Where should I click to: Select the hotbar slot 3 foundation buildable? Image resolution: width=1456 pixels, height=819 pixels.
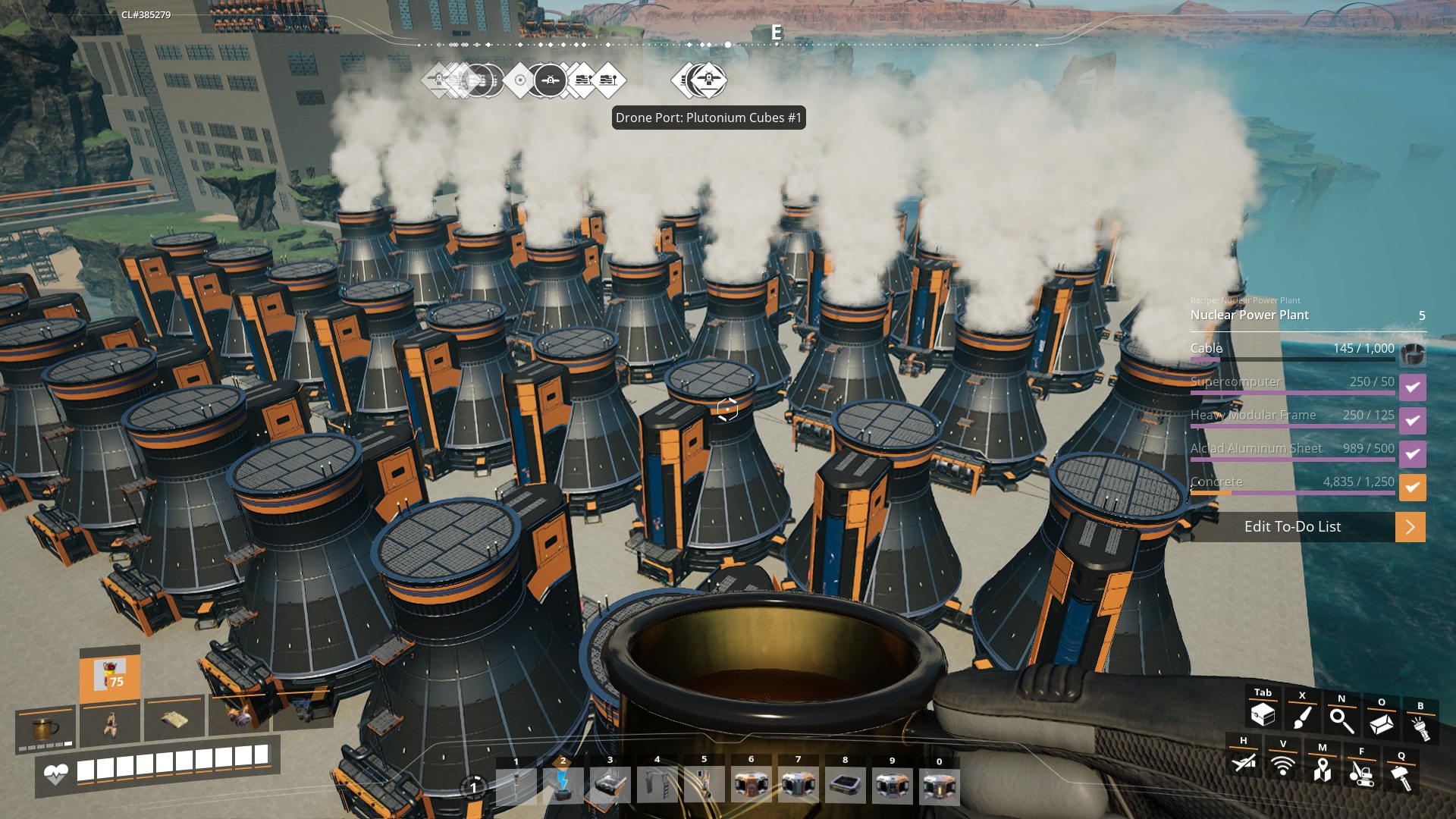[610, 785]
